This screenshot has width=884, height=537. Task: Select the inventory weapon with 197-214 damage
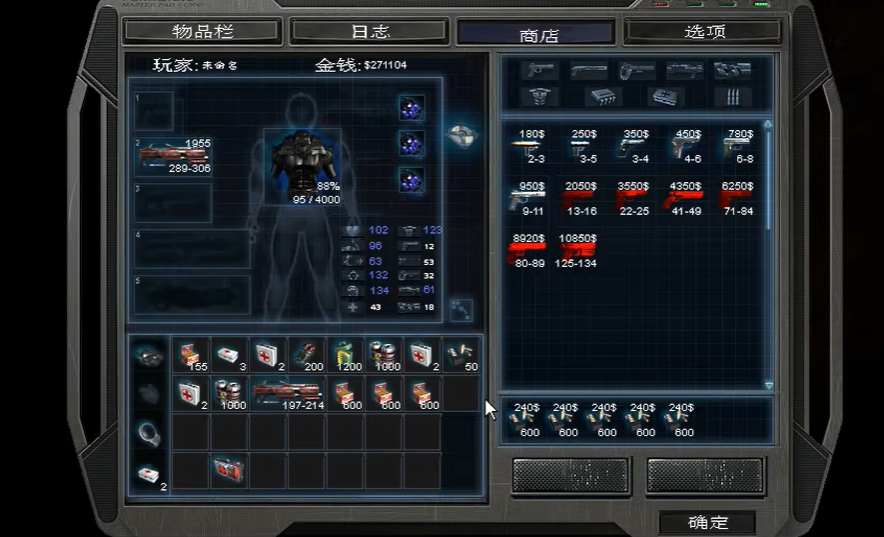coord(287,393)
